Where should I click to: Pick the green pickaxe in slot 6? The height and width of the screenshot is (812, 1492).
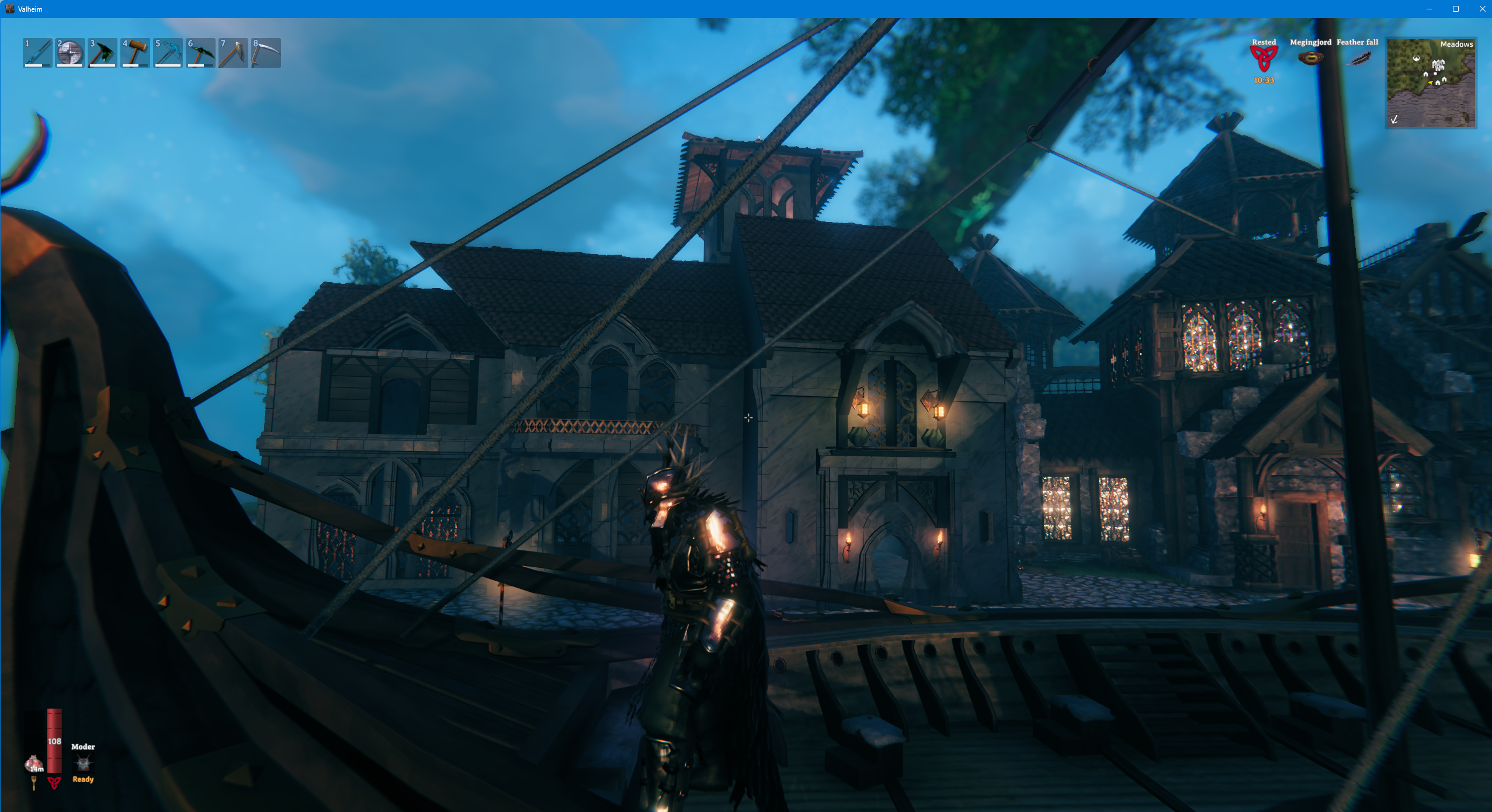200,53
